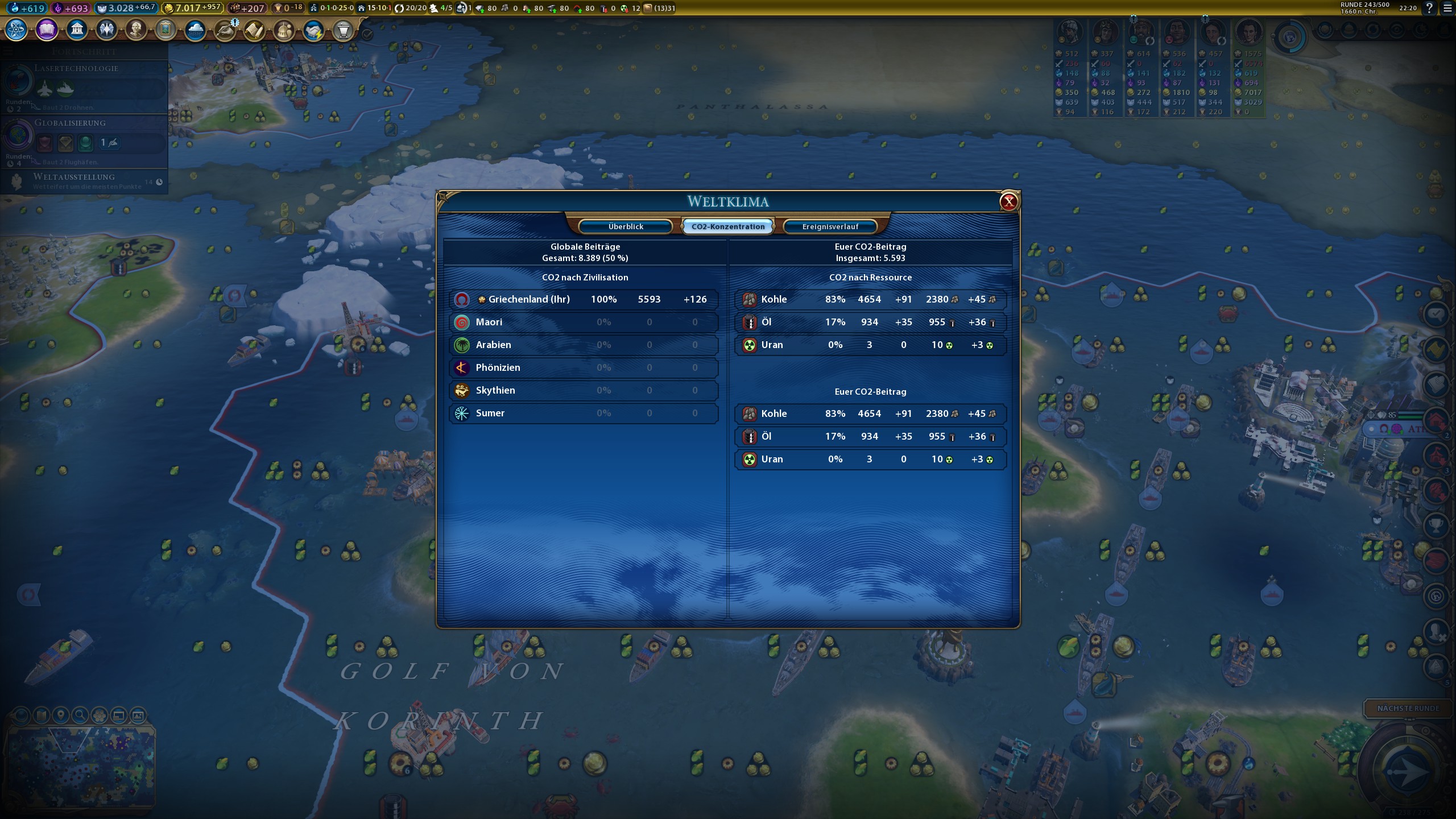The width and height of the screenshot is (1456, 819).
Task: Open the map search magnifier
Action: coord(80,715)
